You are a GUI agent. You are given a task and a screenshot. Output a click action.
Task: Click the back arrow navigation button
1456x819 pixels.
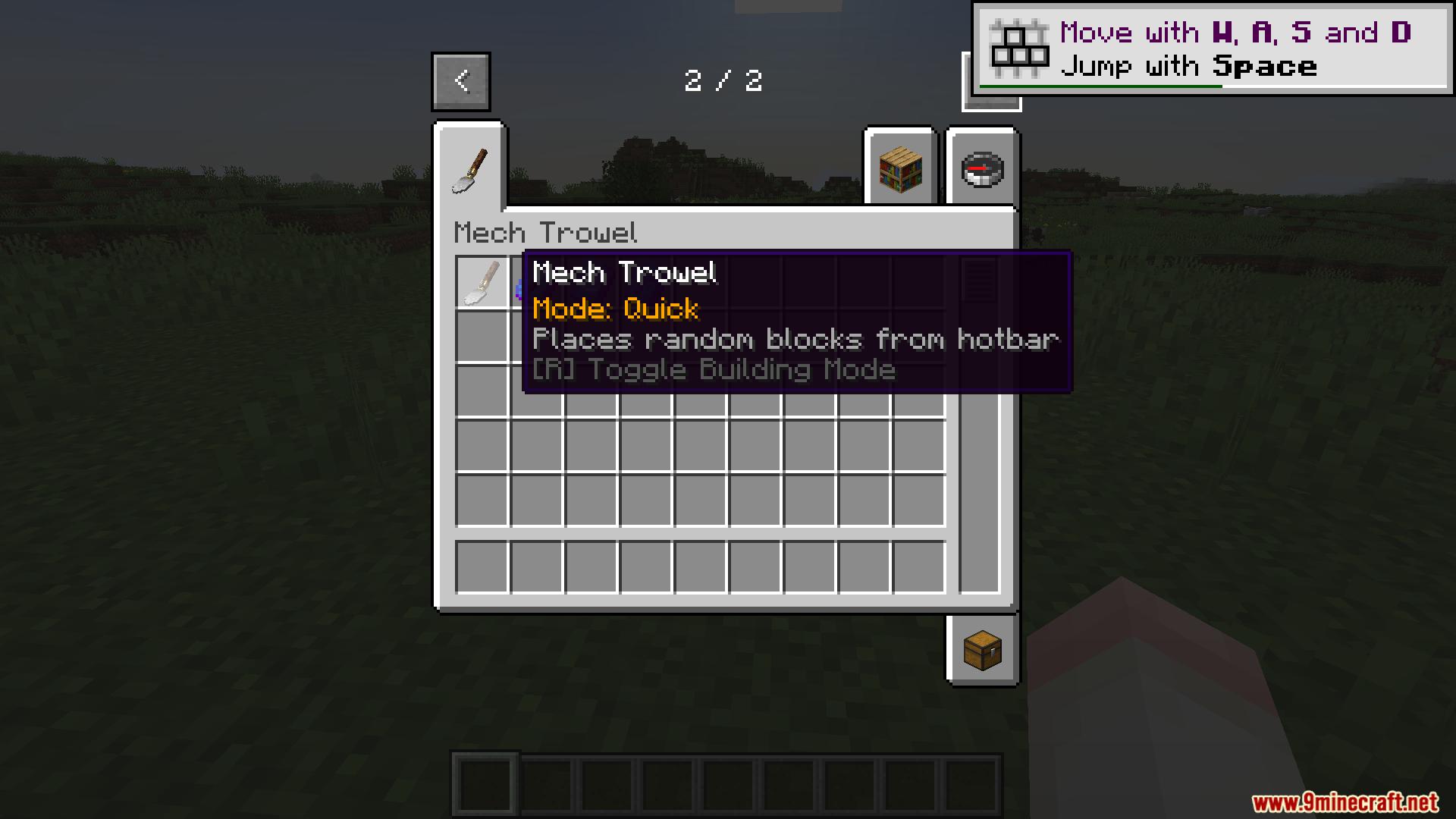460,80
